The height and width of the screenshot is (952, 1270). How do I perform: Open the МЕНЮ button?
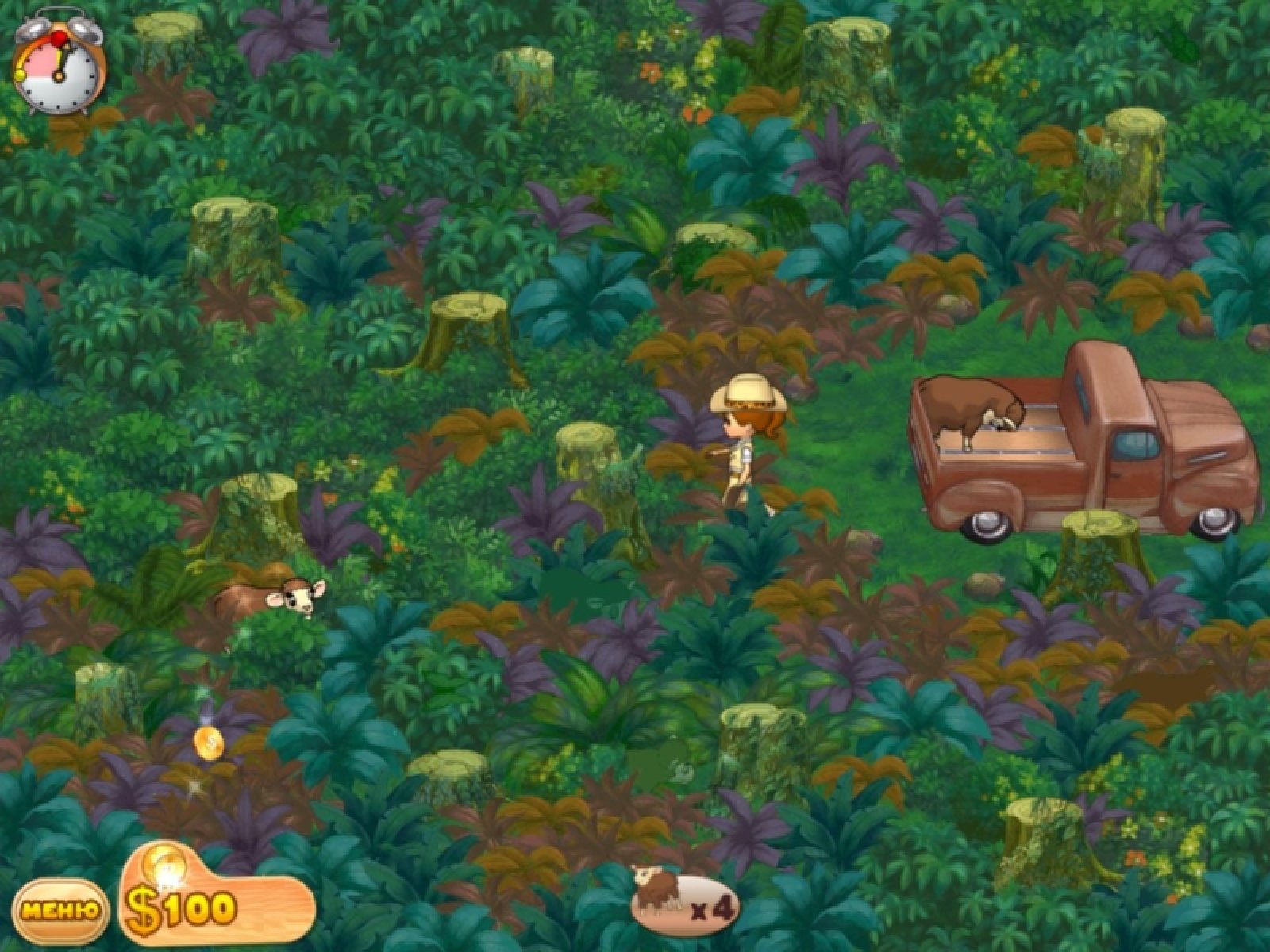pos(60,910)
